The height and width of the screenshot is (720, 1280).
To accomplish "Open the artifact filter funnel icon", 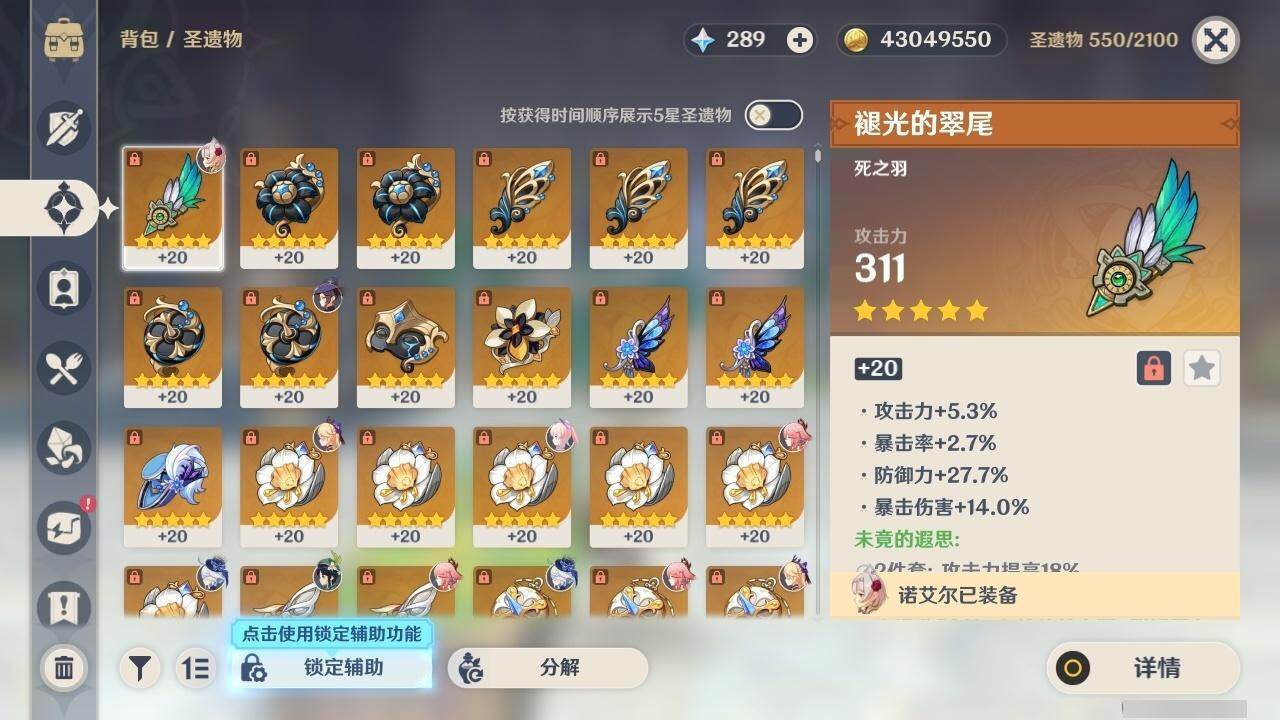I will point(141,668).
